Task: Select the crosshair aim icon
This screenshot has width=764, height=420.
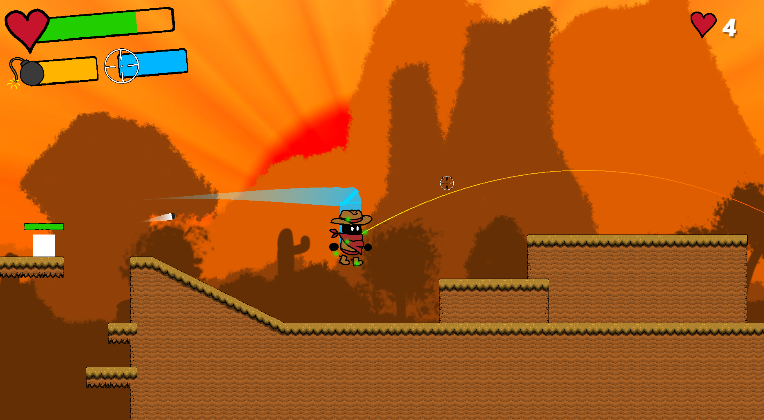Action: tap(121, 66)
